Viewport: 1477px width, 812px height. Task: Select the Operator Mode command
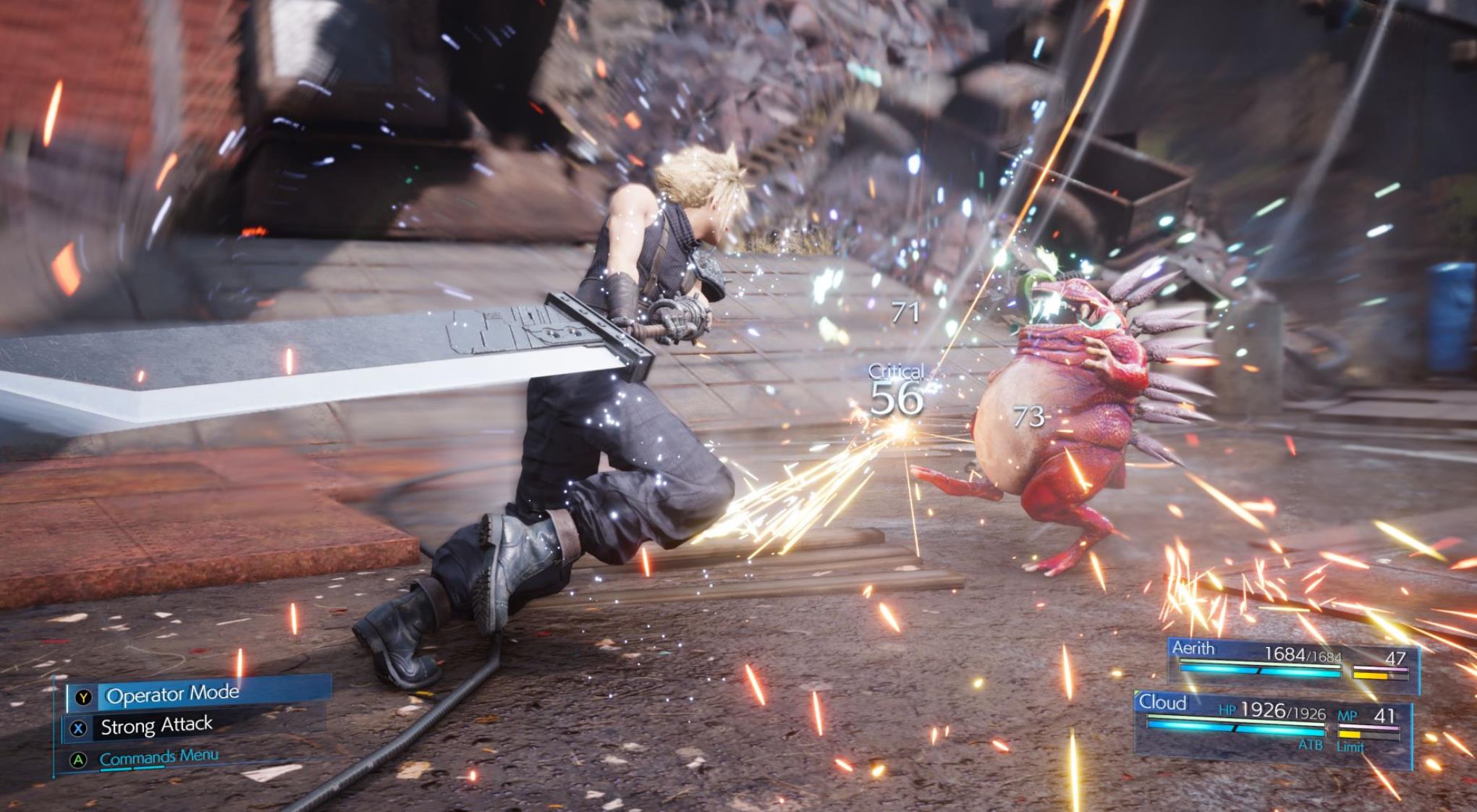tap(172, 695)
